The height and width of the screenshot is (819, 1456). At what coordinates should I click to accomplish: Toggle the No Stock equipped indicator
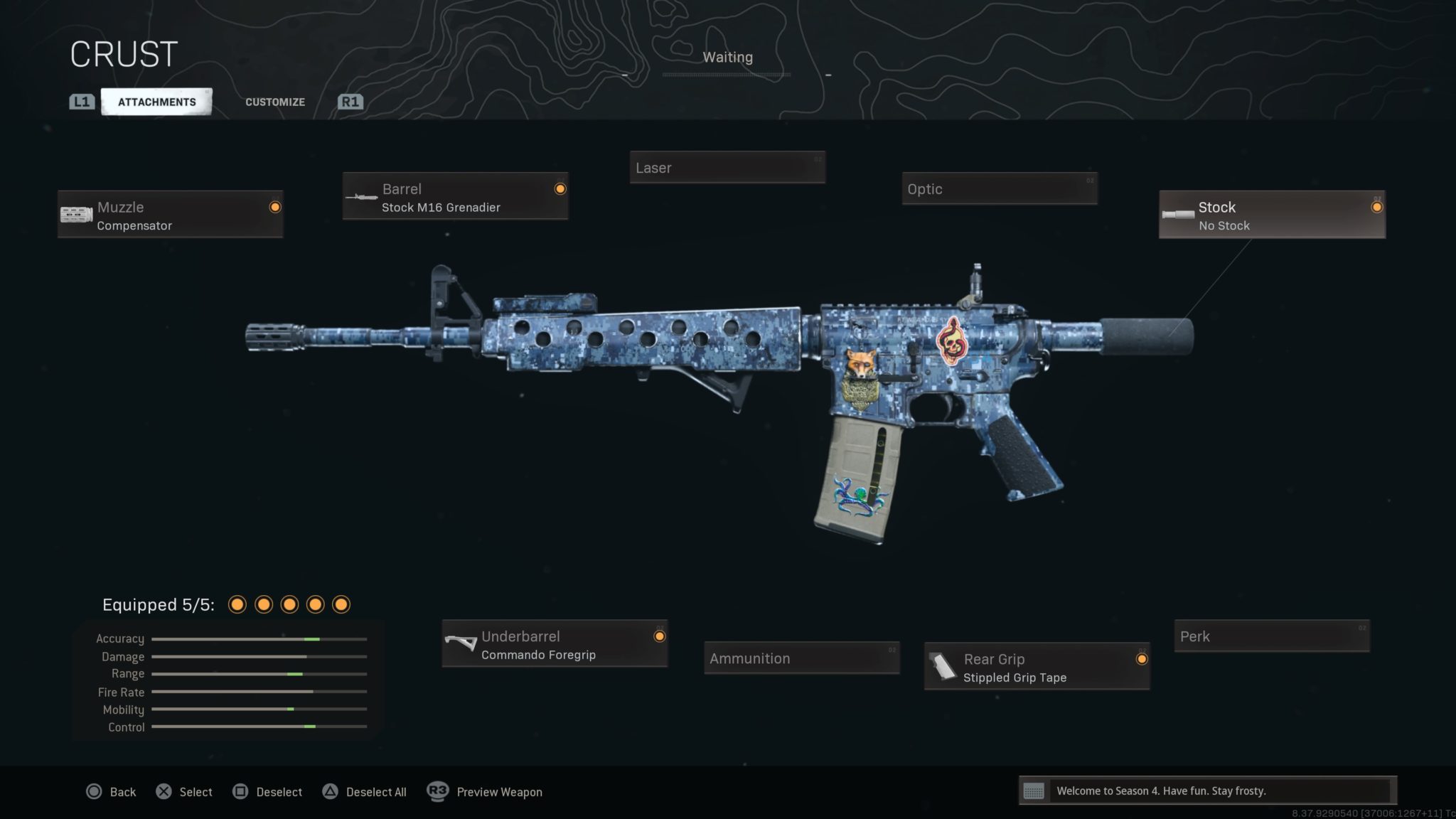pyautogui.click(x=1377, y=207)
